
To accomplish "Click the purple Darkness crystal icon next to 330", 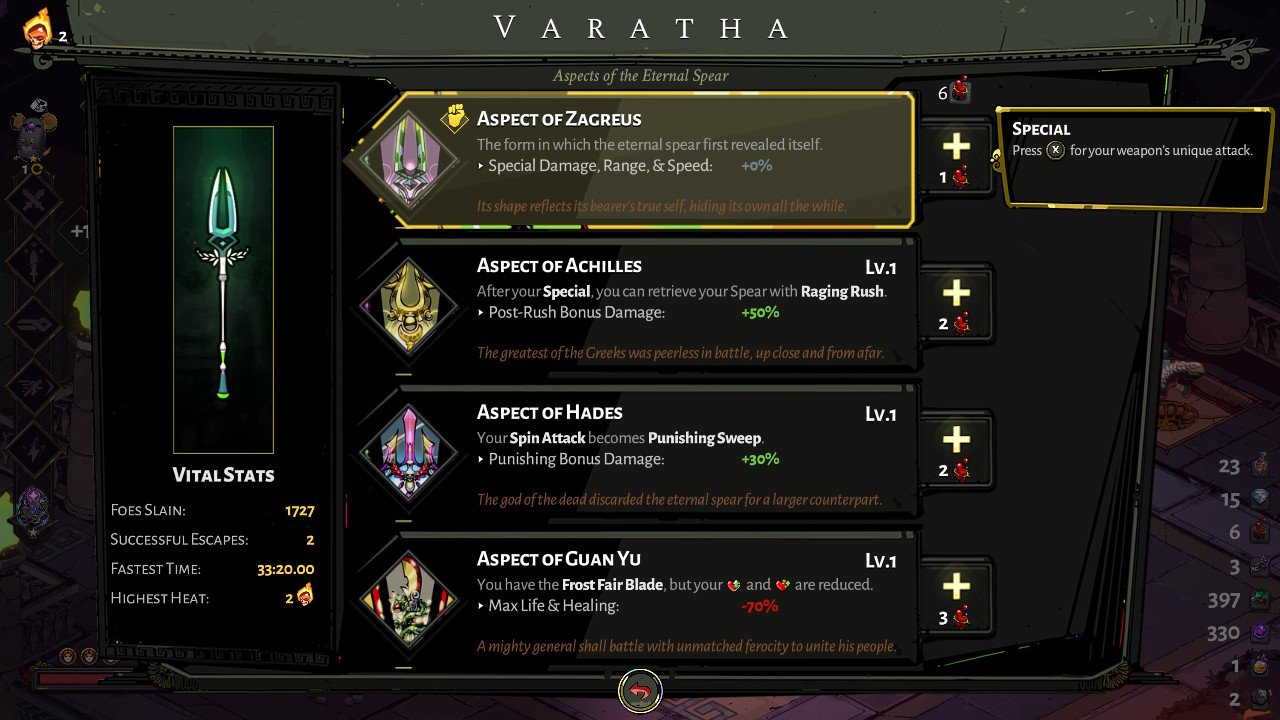I will point(1258,633).
